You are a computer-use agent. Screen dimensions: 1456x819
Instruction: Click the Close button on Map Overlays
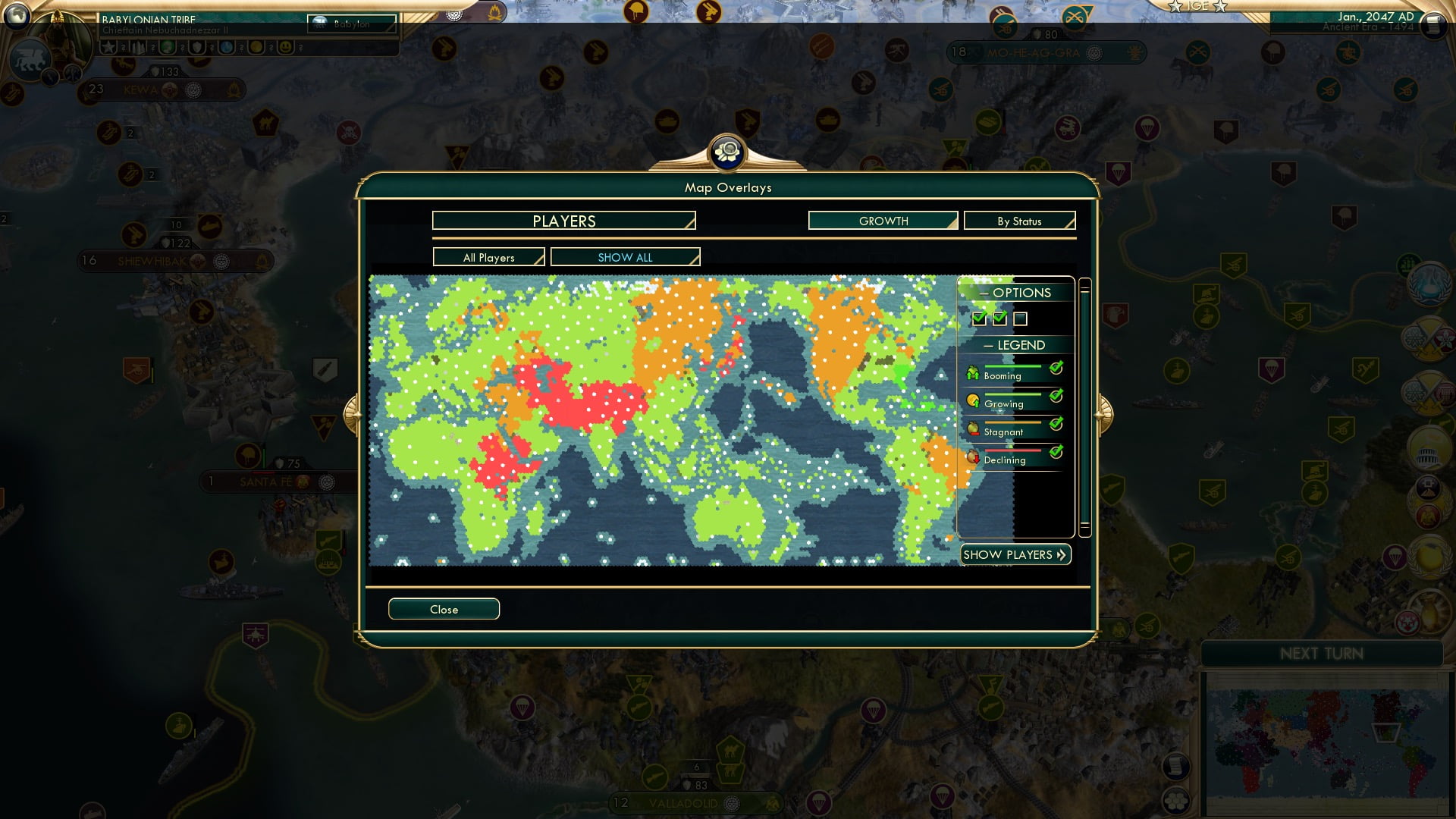(x=444, y=609)
